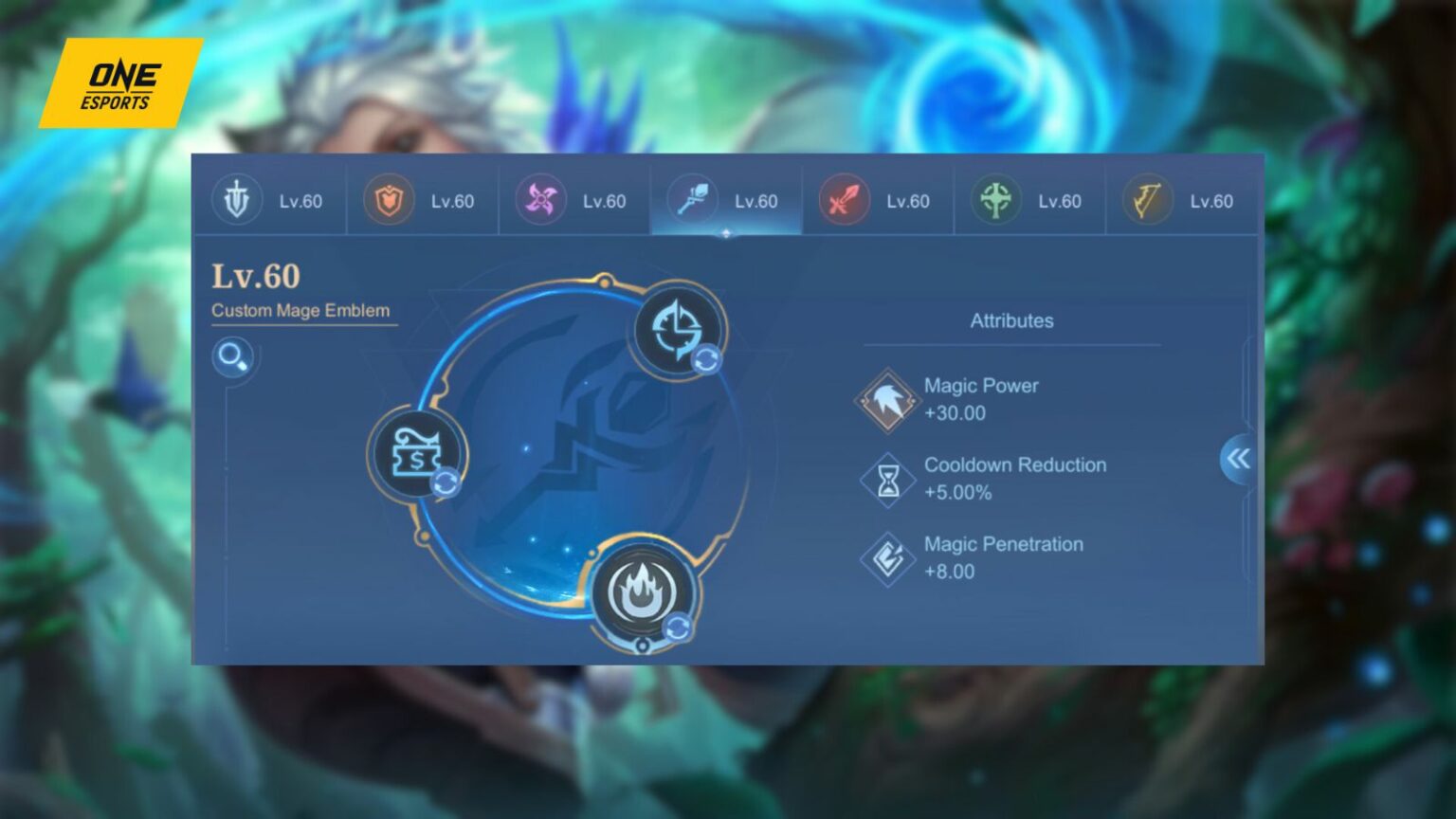Inspect the Magic Power attribute icon
Screen dimensions: 1456x819
[x=887, y=400]
